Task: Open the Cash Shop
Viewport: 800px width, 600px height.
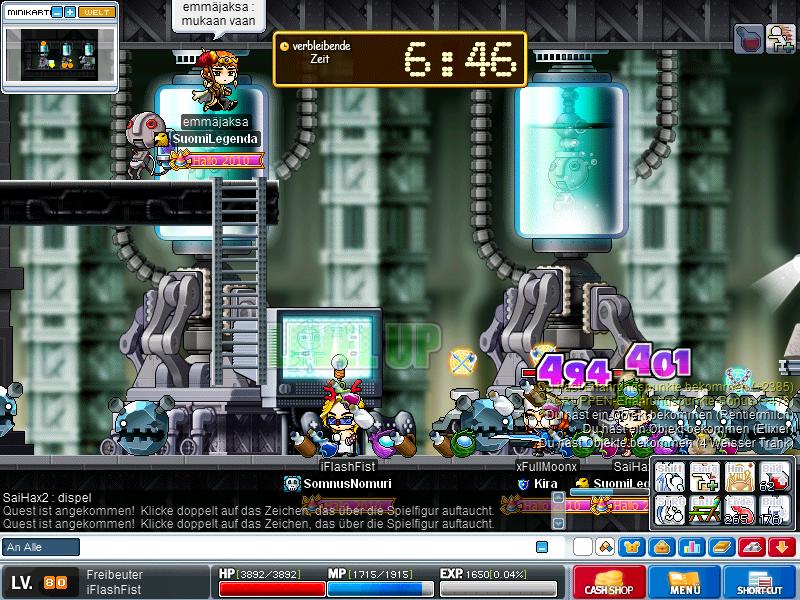Action: pyautogui.click(x=609, y=583)
